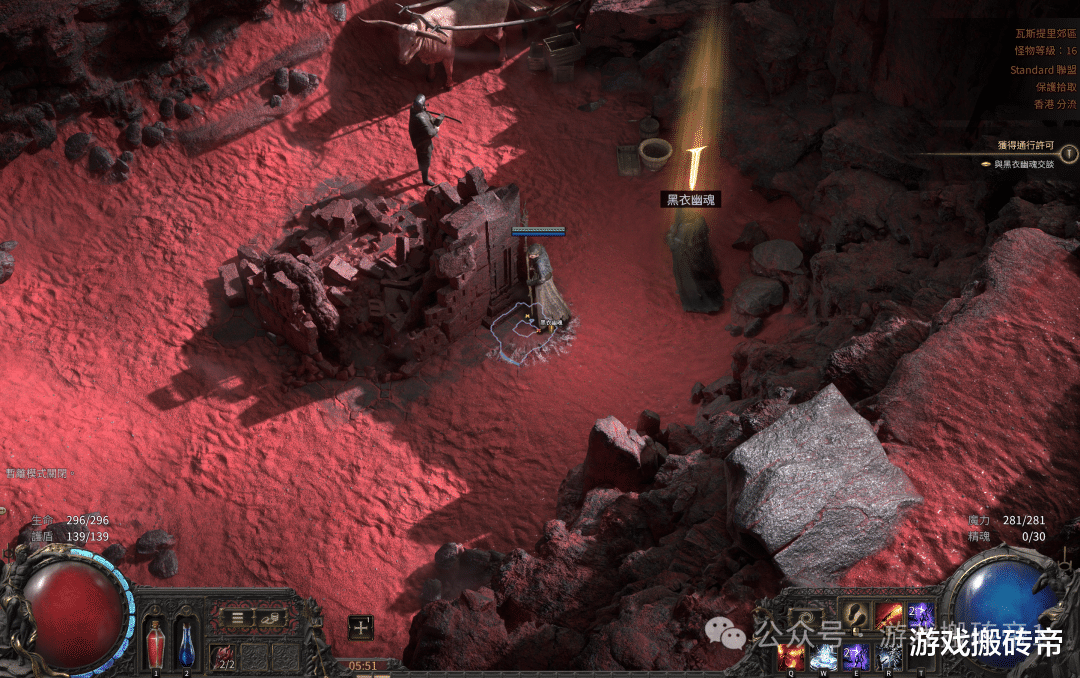Cast the icy white skill on W
The height and width of the screenshot is (678, 1080).
point(823,656)
